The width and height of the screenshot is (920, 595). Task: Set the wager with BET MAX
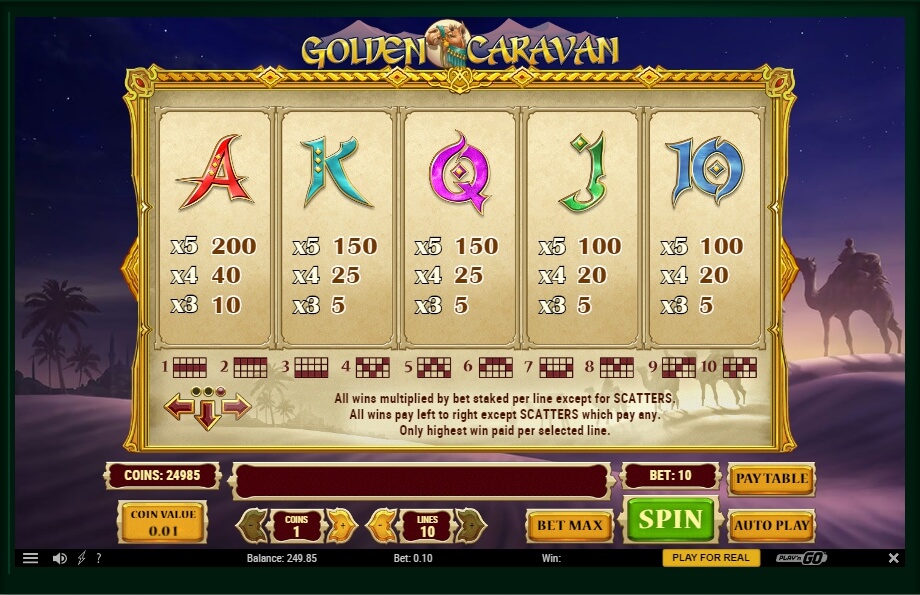coord(569,525)
